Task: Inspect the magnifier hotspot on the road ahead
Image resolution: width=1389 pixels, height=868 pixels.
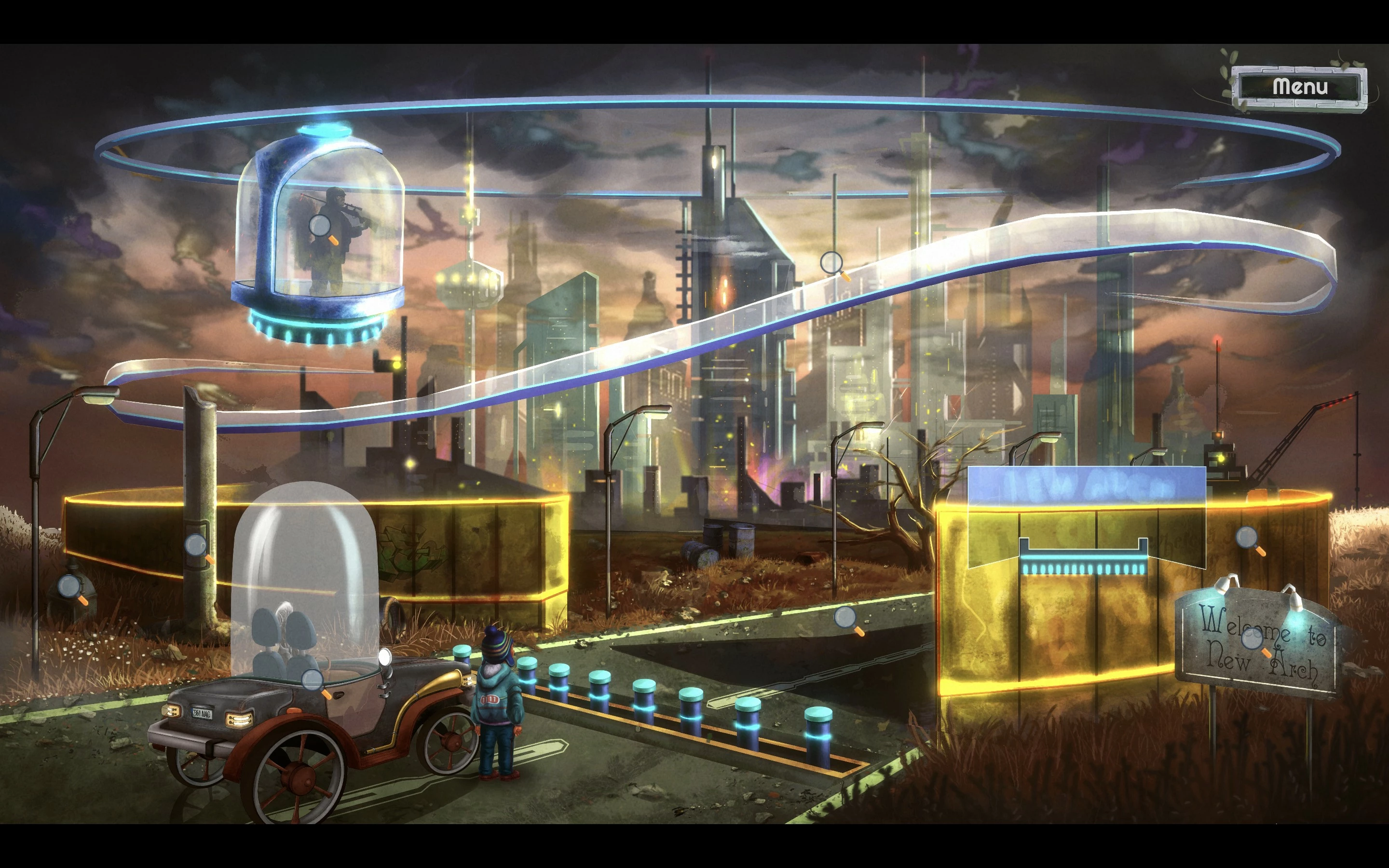Action: 846,619
